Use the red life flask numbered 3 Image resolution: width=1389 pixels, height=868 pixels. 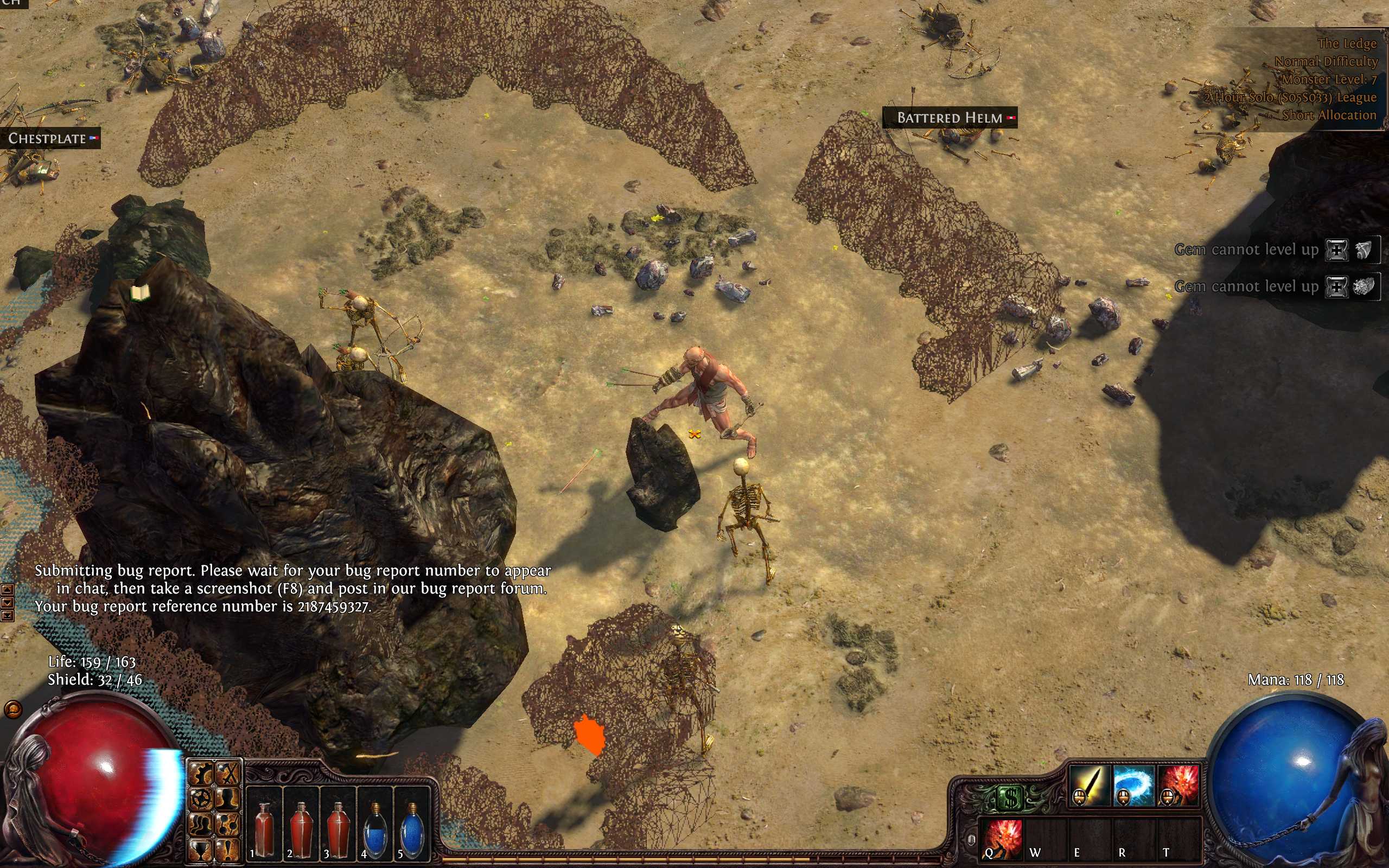(337, 823)
